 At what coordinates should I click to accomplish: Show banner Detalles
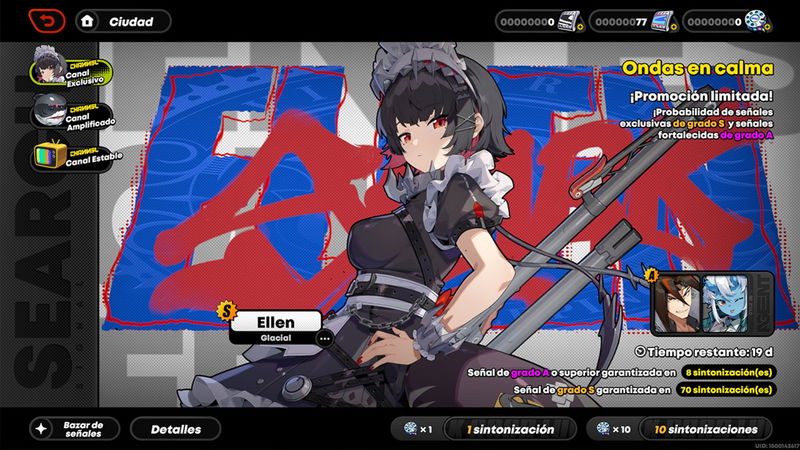[176, 429]
